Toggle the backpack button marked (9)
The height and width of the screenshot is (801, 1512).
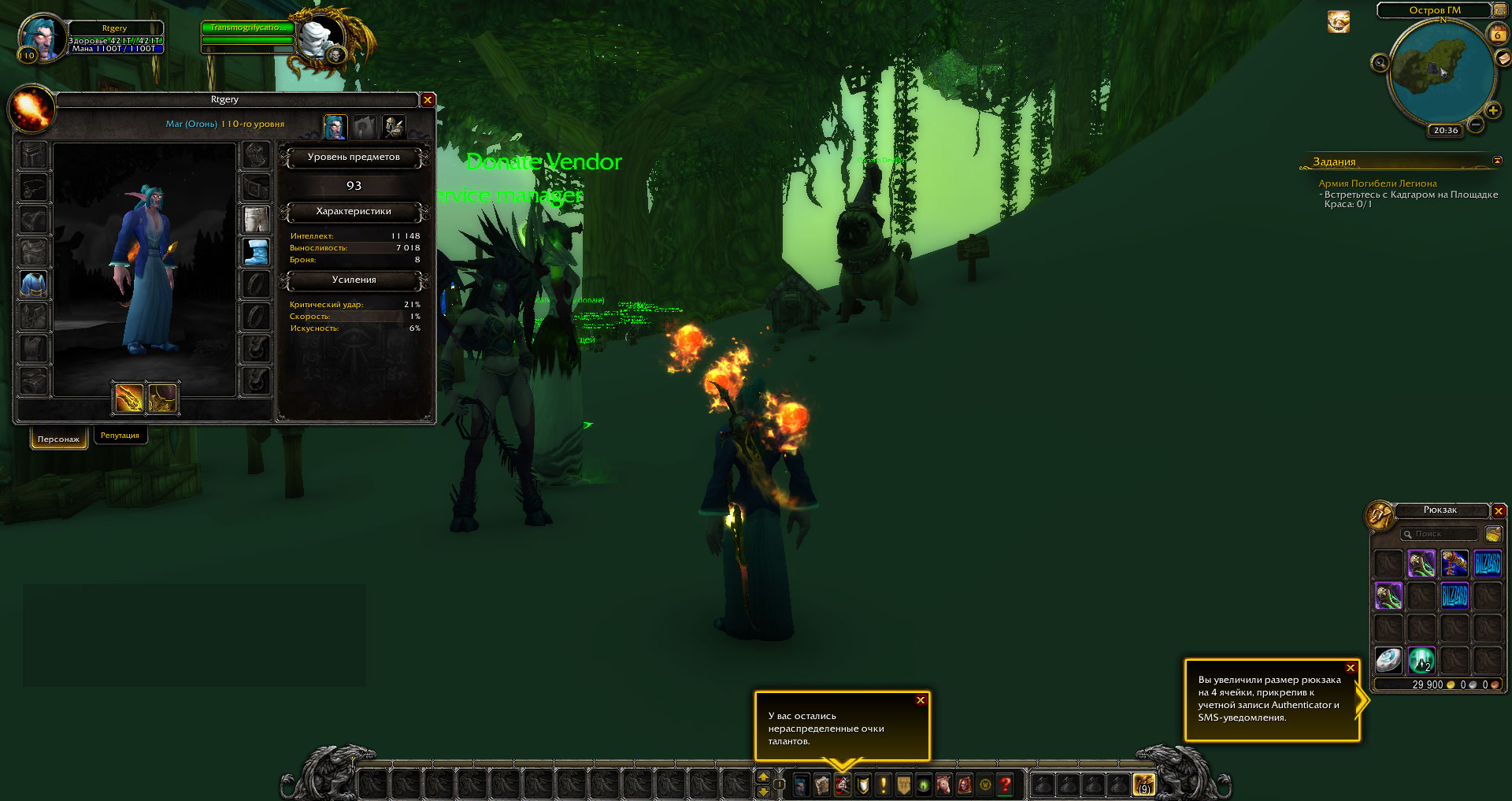(1143, 784)
